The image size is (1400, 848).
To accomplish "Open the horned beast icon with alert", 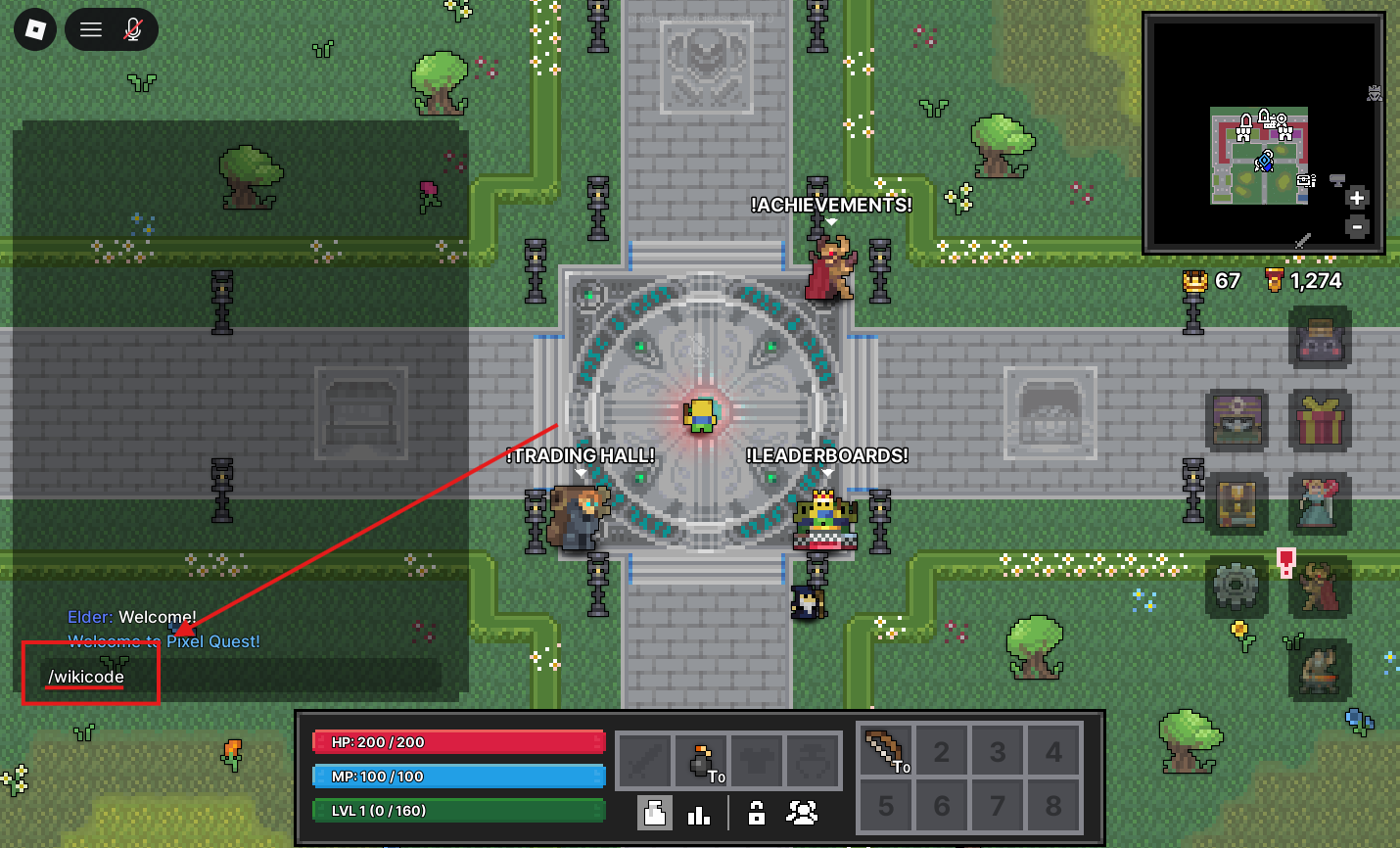I will 1318,588.
